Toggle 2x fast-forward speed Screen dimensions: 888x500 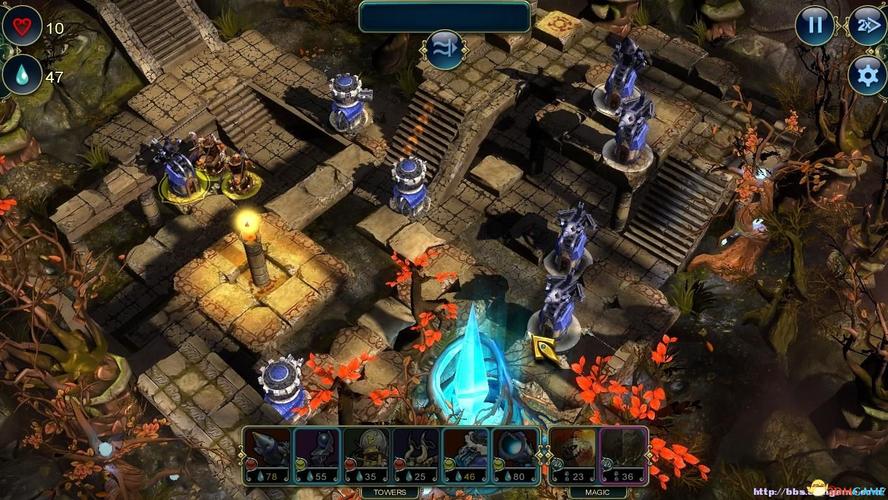tap(867, 26)
